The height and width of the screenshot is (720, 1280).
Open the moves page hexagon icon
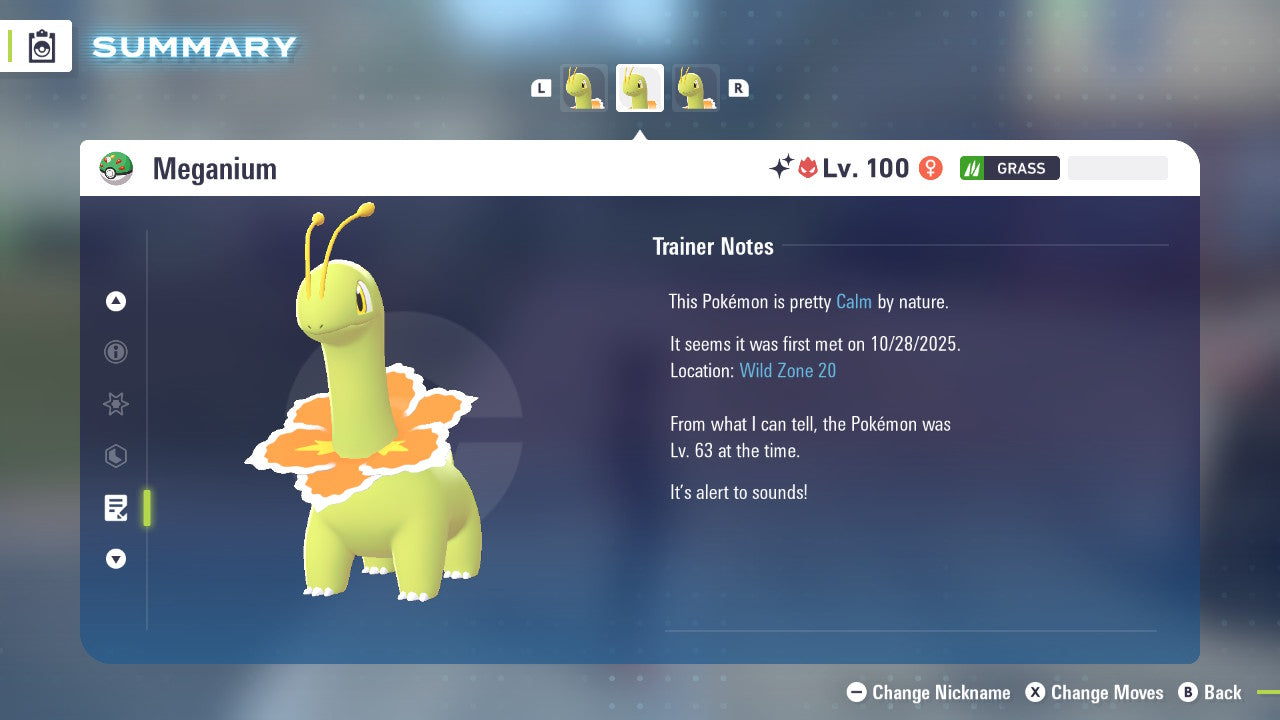[115, 456]
